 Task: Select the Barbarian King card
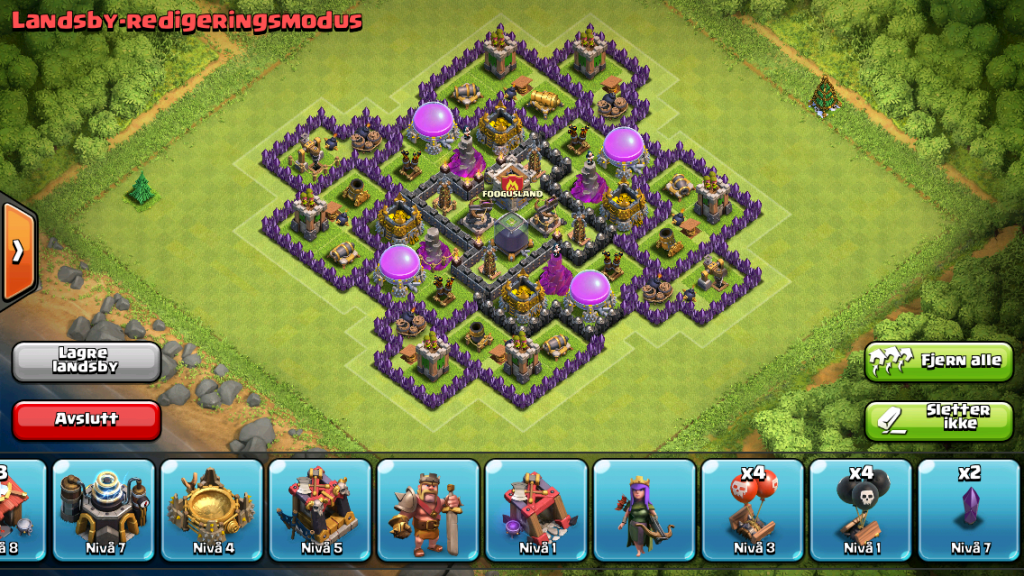[427, 508]
